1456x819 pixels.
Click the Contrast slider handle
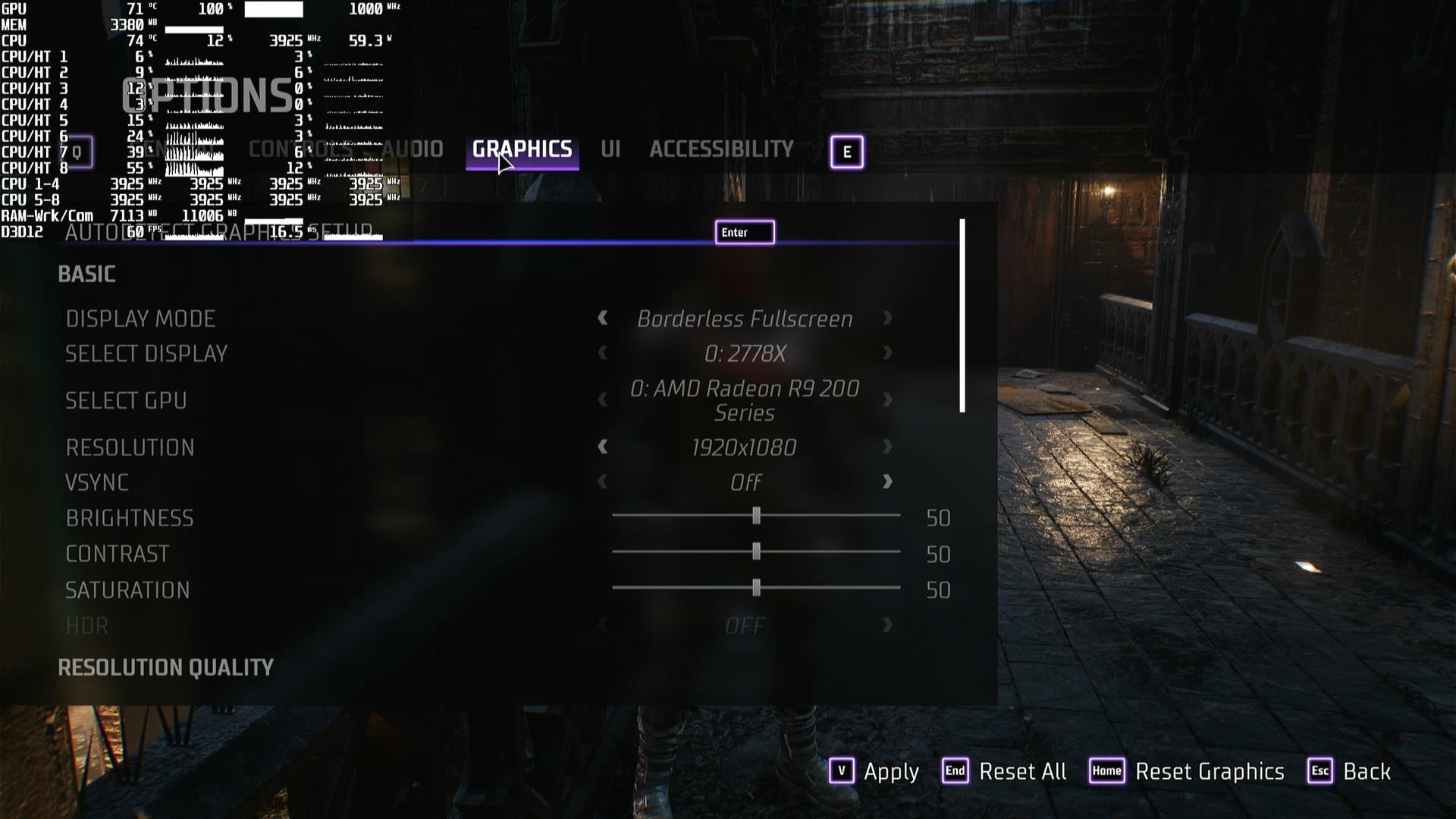pos(756,552)
